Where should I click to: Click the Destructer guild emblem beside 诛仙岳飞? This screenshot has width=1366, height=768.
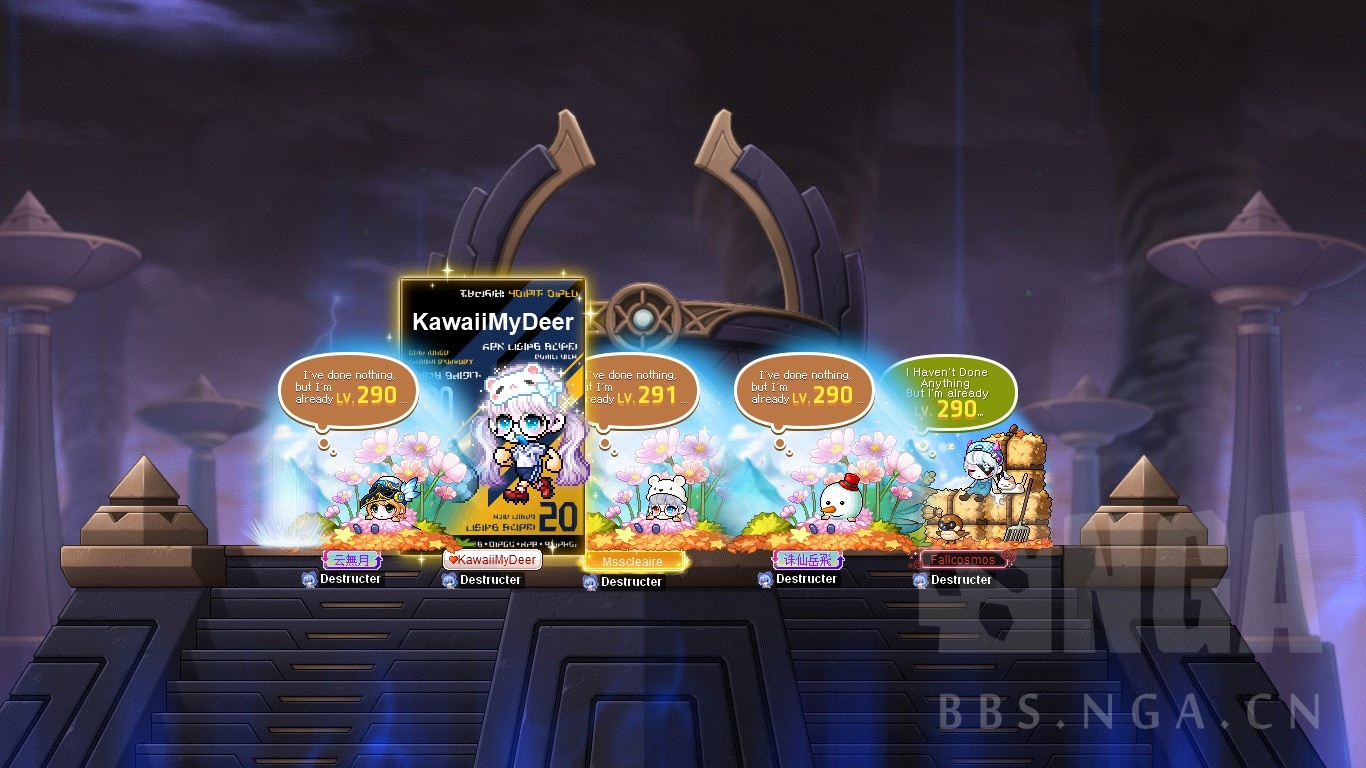(764, 581)
